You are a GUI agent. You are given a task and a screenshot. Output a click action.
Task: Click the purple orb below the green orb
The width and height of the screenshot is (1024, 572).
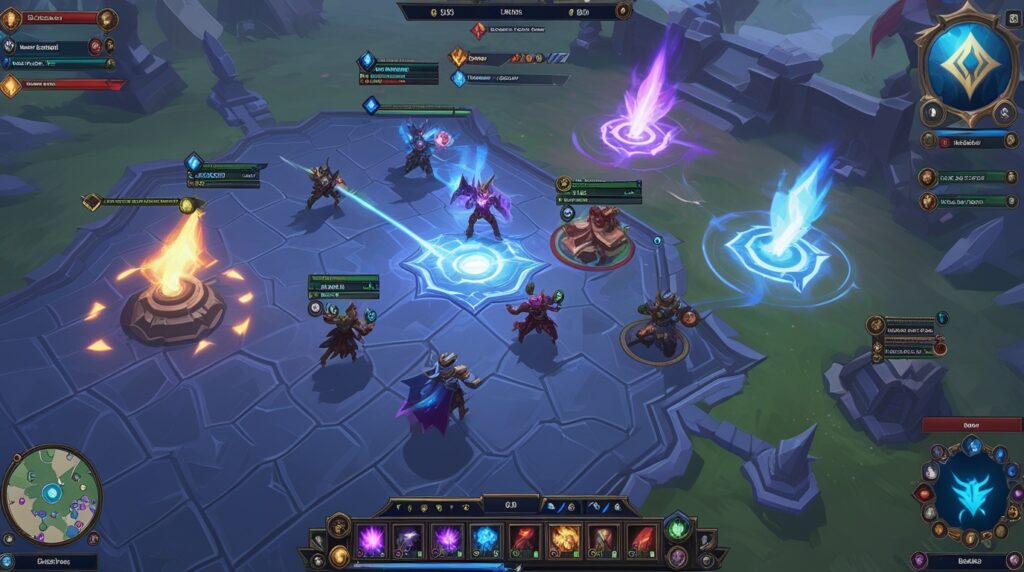click(x=677, y=556)
